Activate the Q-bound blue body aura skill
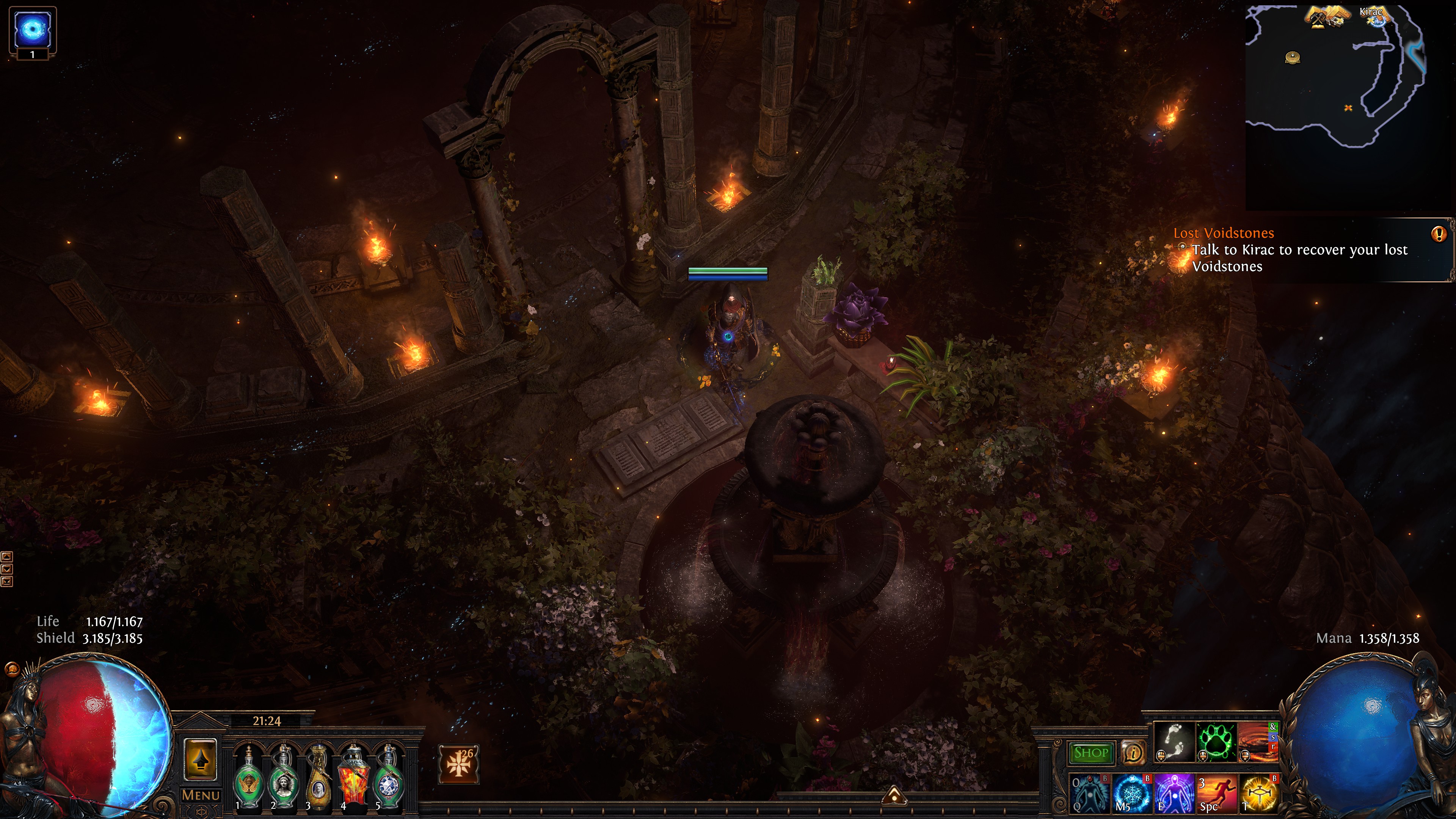This screenshot has width=1456, height=819. [x=1089, y=792]
